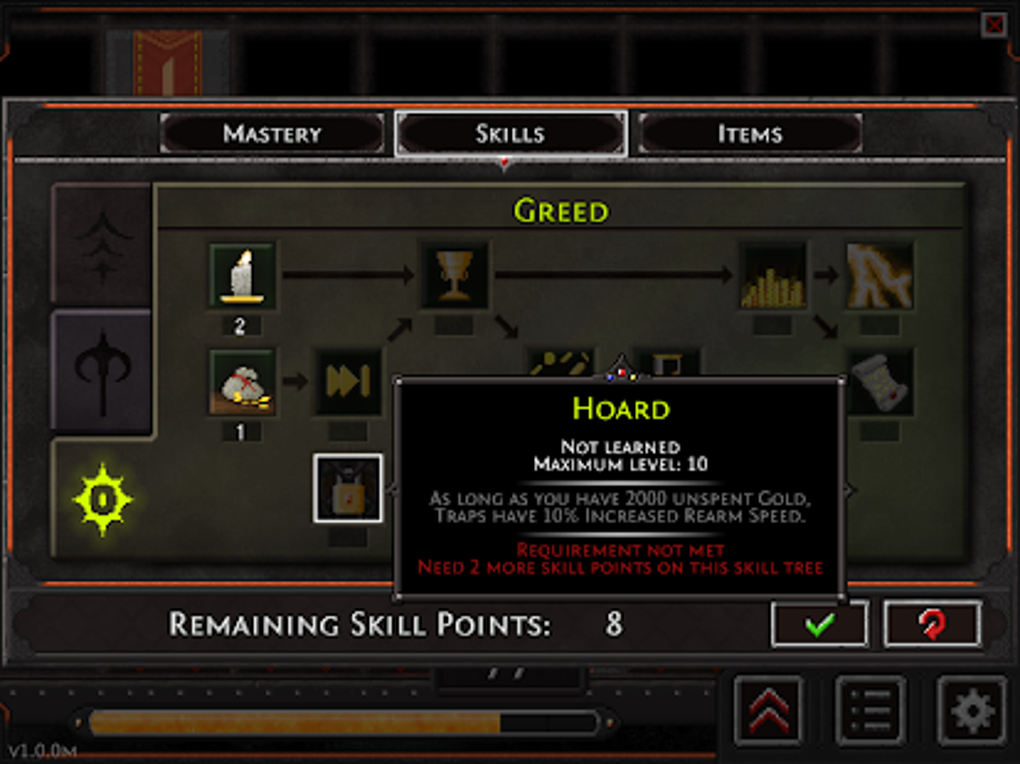Choose the money bag skill icon
Viewport: 1020px width, 764px height.
pyautogui.click(x=242, y=382)
